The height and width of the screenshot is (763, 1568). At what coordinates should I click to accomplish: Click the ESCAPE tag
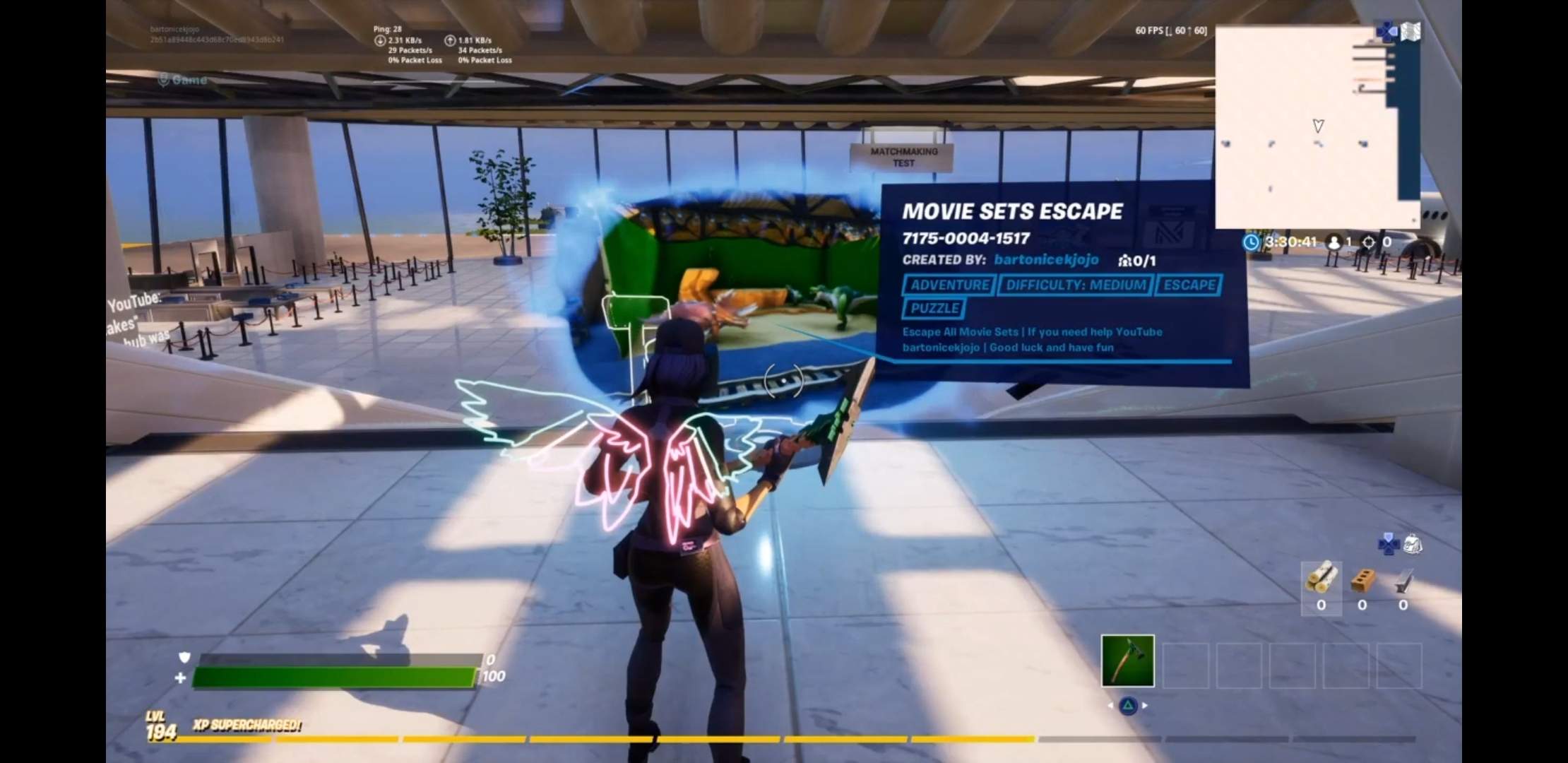click(1189, 285)
